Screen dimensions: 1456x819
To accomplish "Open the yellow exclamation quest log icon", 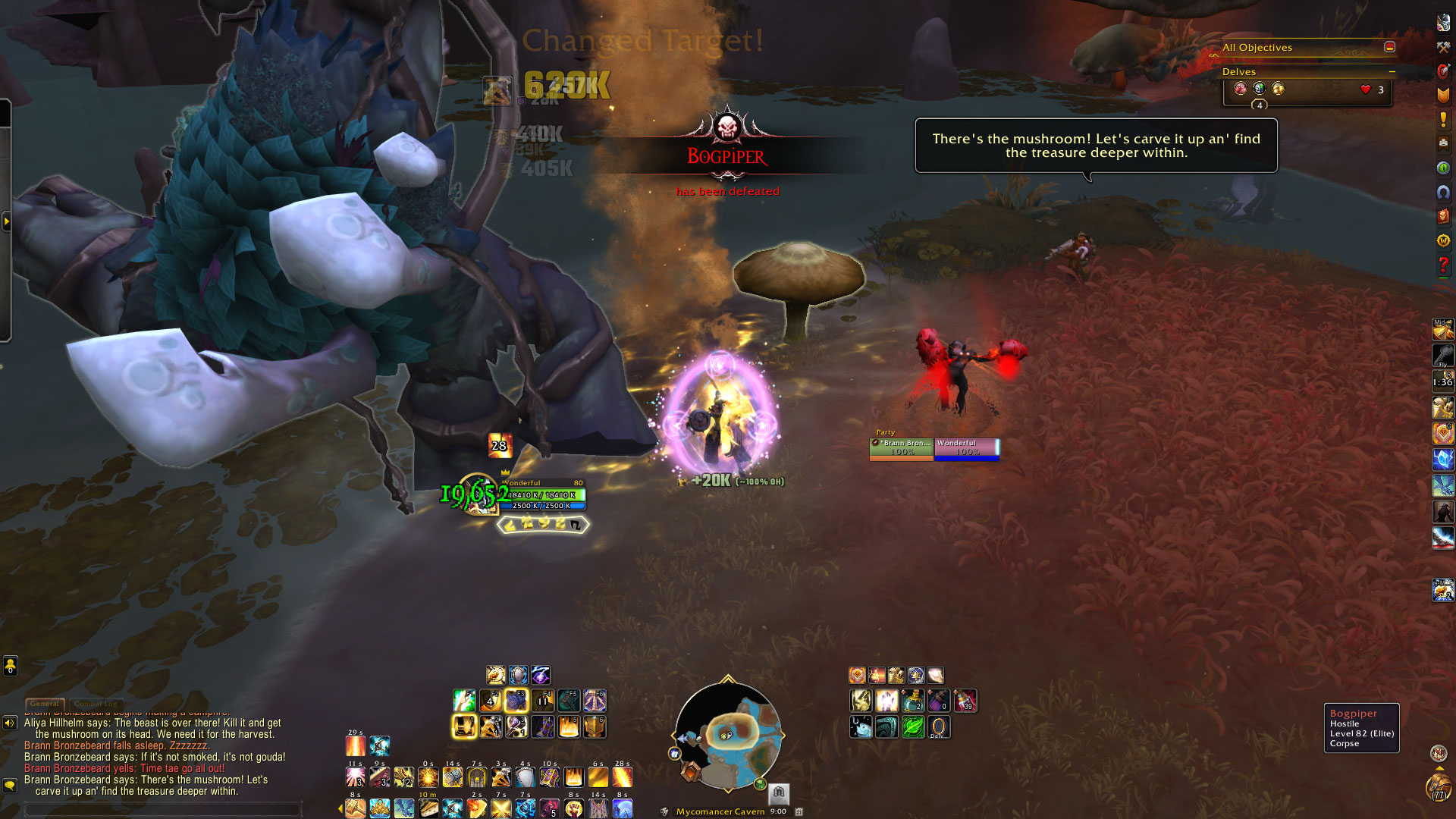I will [x=1443, y=119].
